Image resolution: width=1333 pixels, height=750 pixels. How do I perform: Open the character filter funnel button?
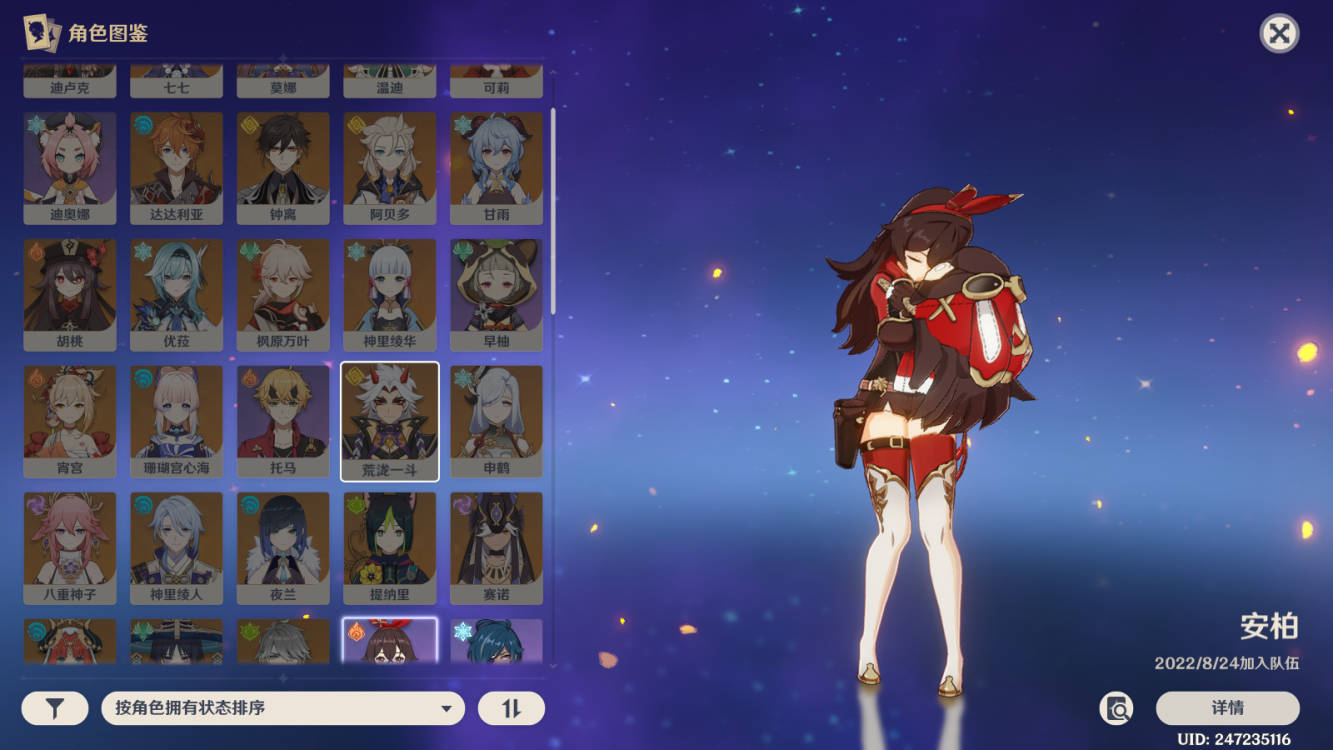[55, 708]
